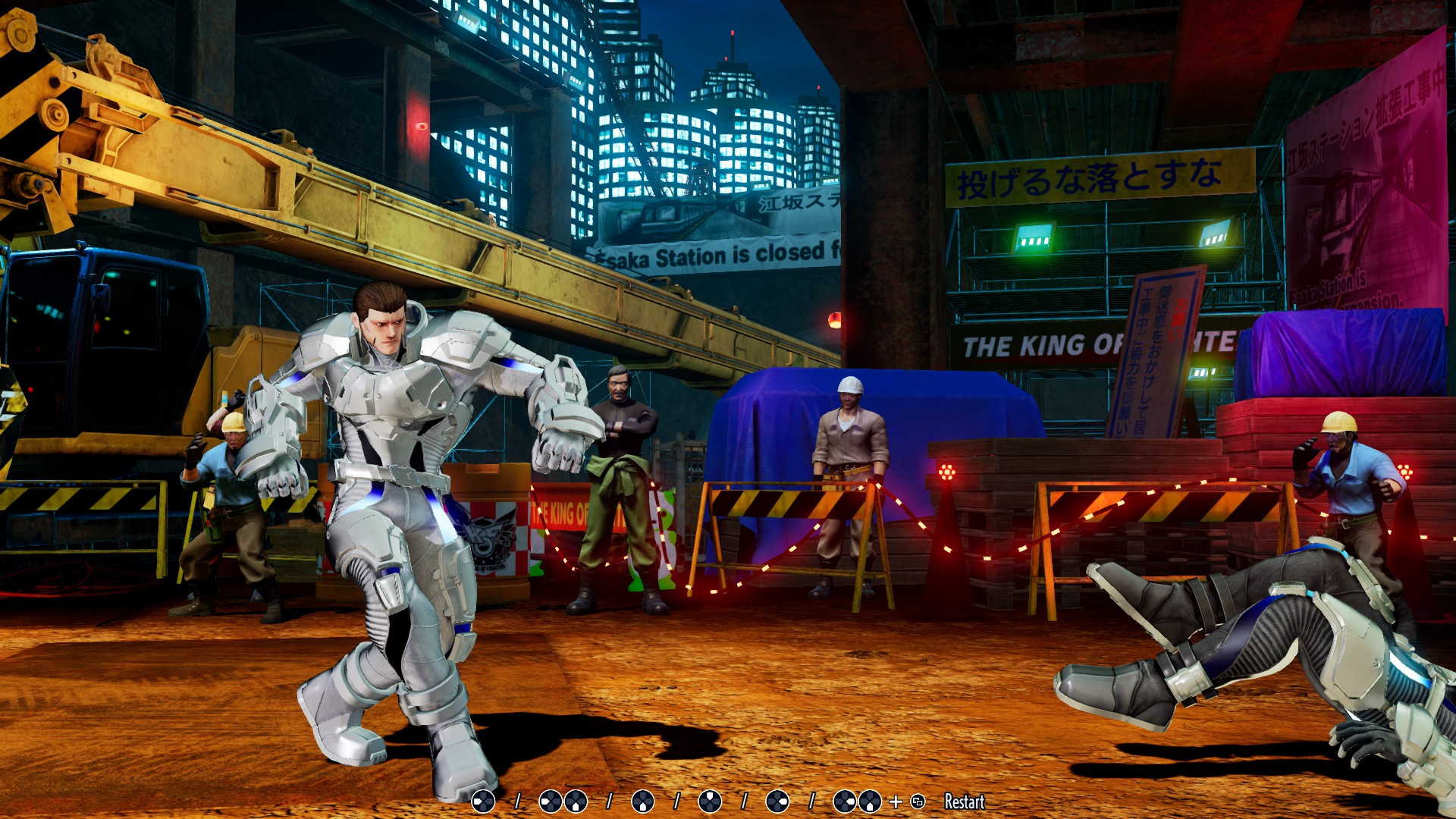Click the capture button icon beside Restart
Image resolution: width=1456 pixels, height=819 pixels.
tap(917, 802)
